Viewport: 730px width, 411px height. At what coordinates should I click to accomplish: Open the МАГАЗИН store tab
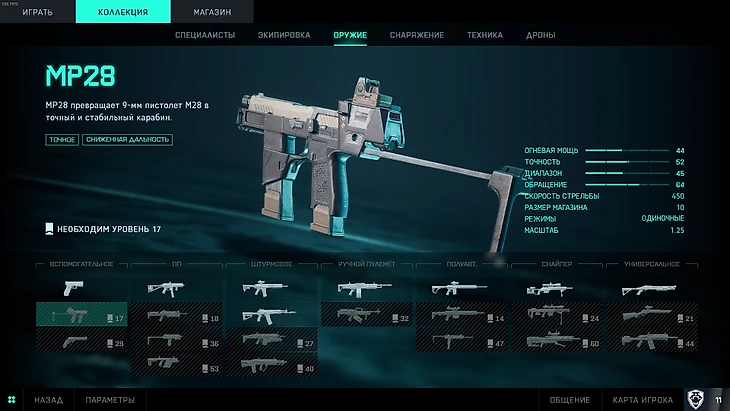coord(211,12)
